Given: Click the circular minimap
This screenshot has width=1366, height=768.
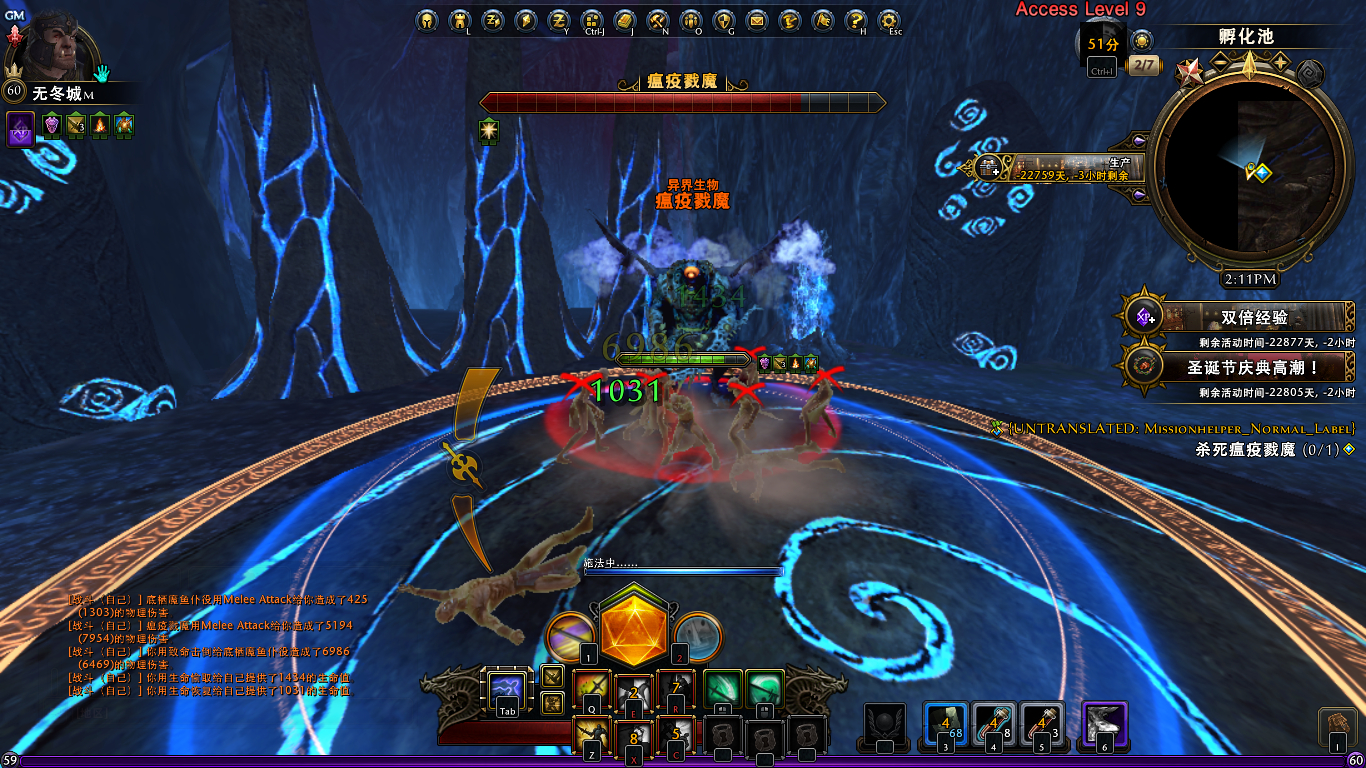Looking at the screenshot, I should pyautogui.click(x=1249, y=171).
